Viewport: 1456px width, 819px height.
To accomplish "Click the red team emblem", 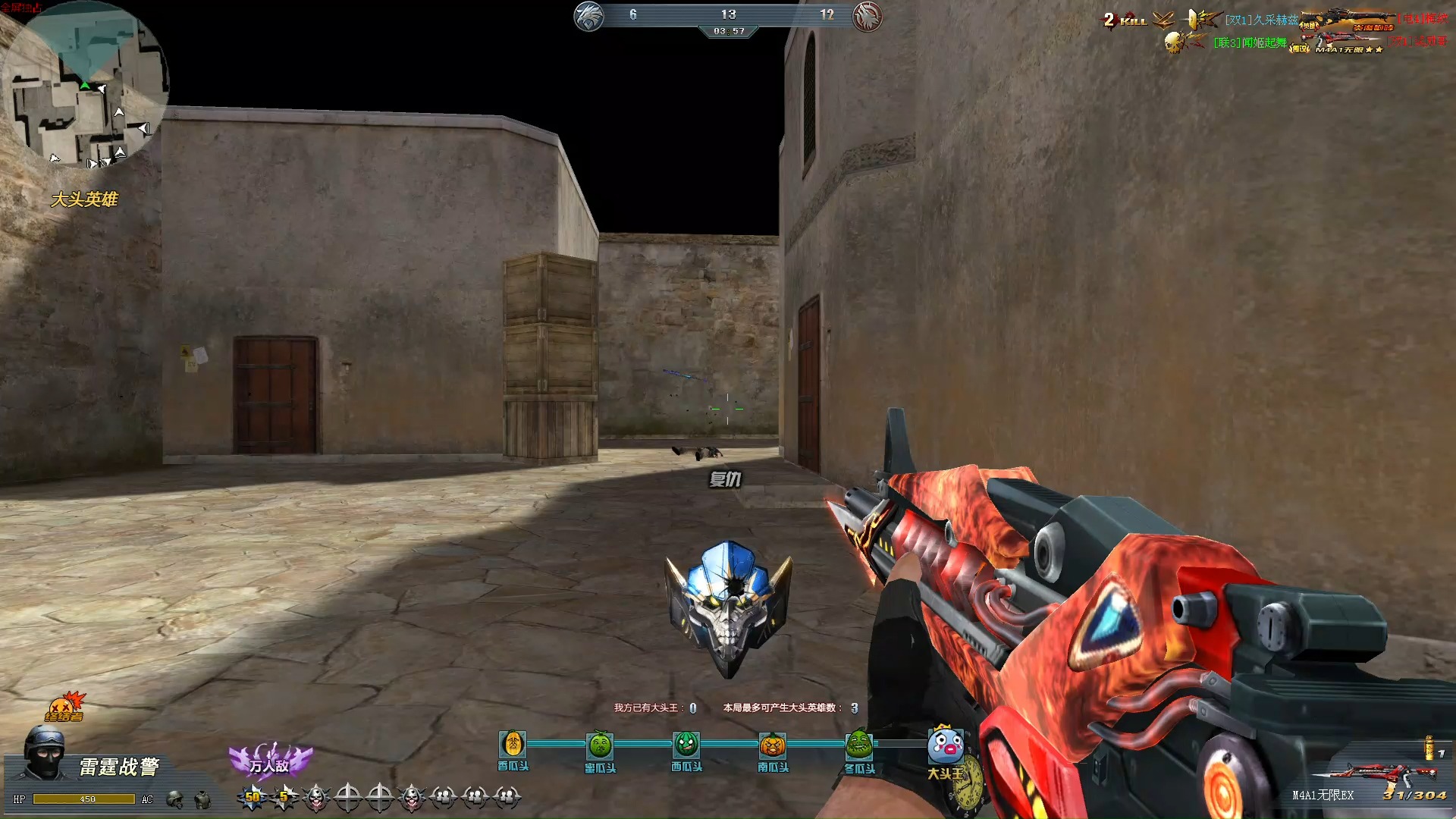I will tap(867, 16).
